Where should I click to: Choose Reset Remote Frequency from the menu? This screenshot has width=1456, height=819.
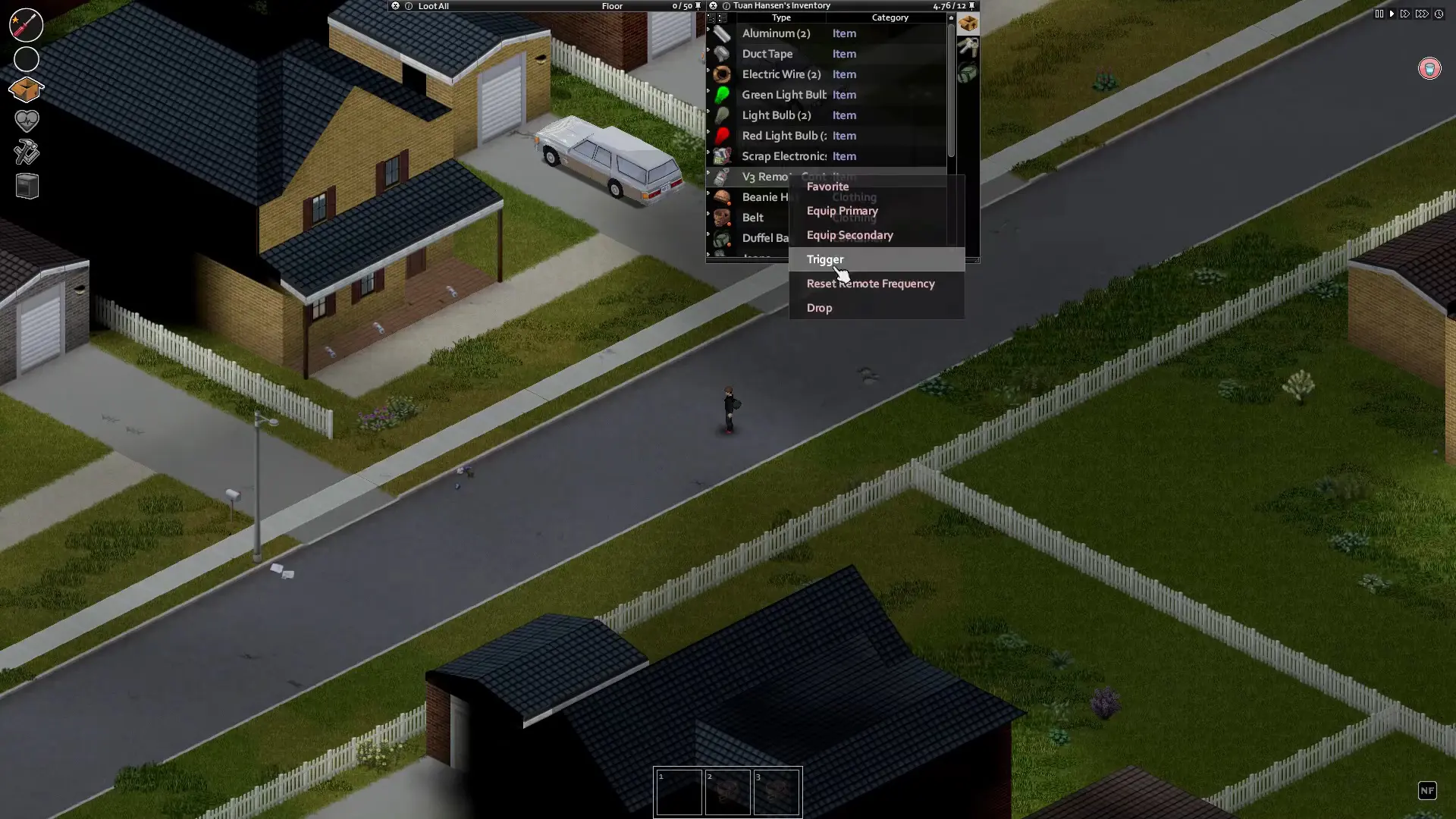pos(870,284)
